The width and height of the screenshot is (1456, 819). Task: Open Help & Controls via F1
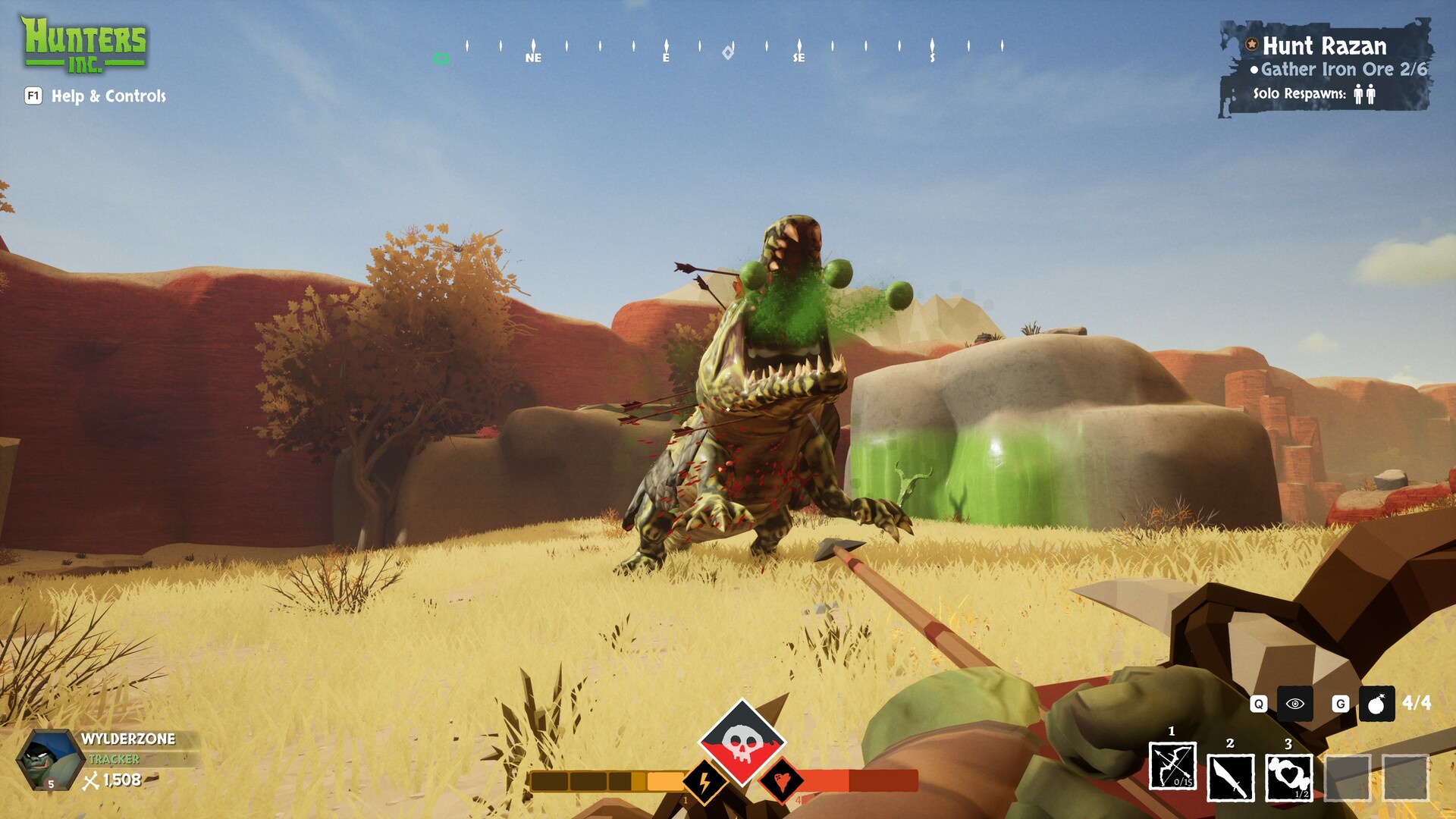tap(32, 97)
